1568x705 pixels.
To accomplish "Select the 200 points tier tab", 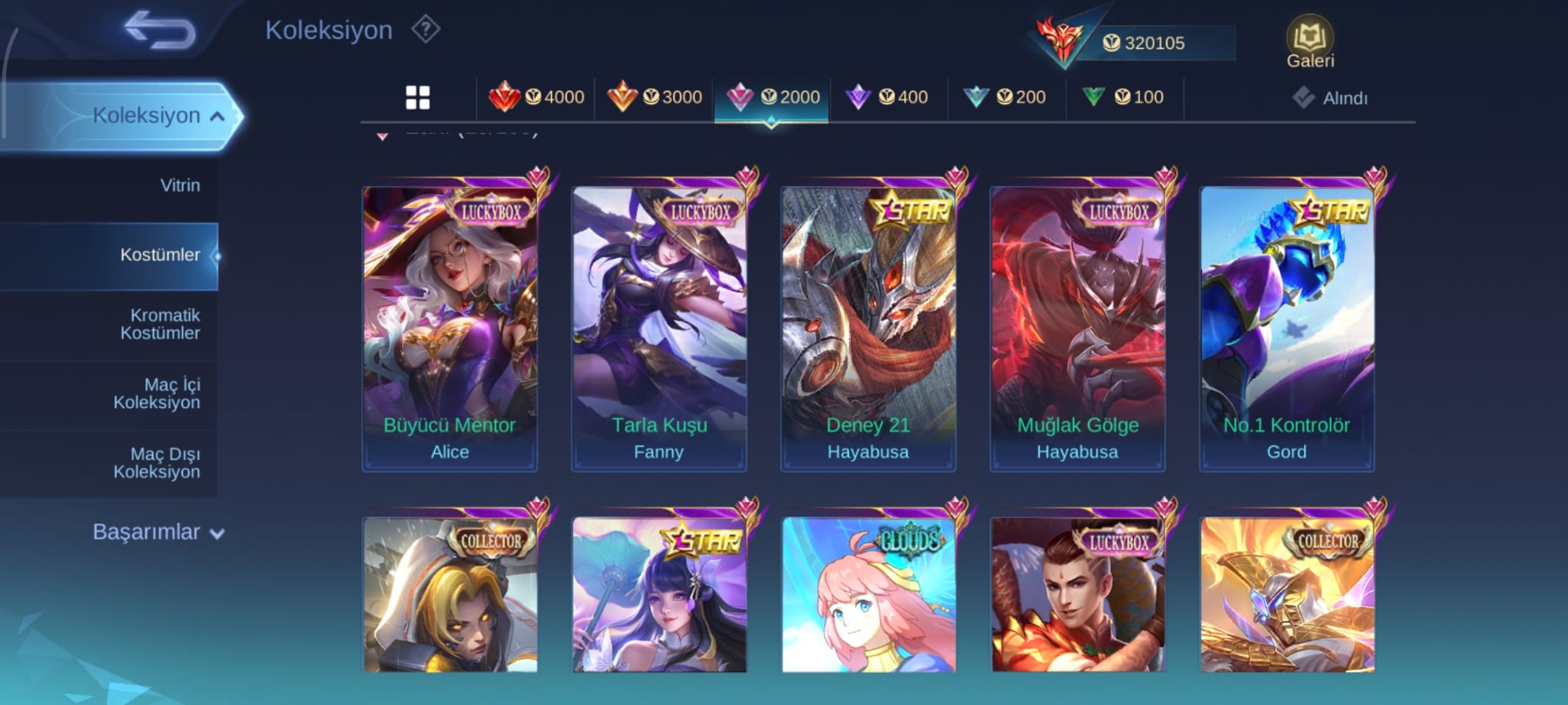I will [1005, 97].
